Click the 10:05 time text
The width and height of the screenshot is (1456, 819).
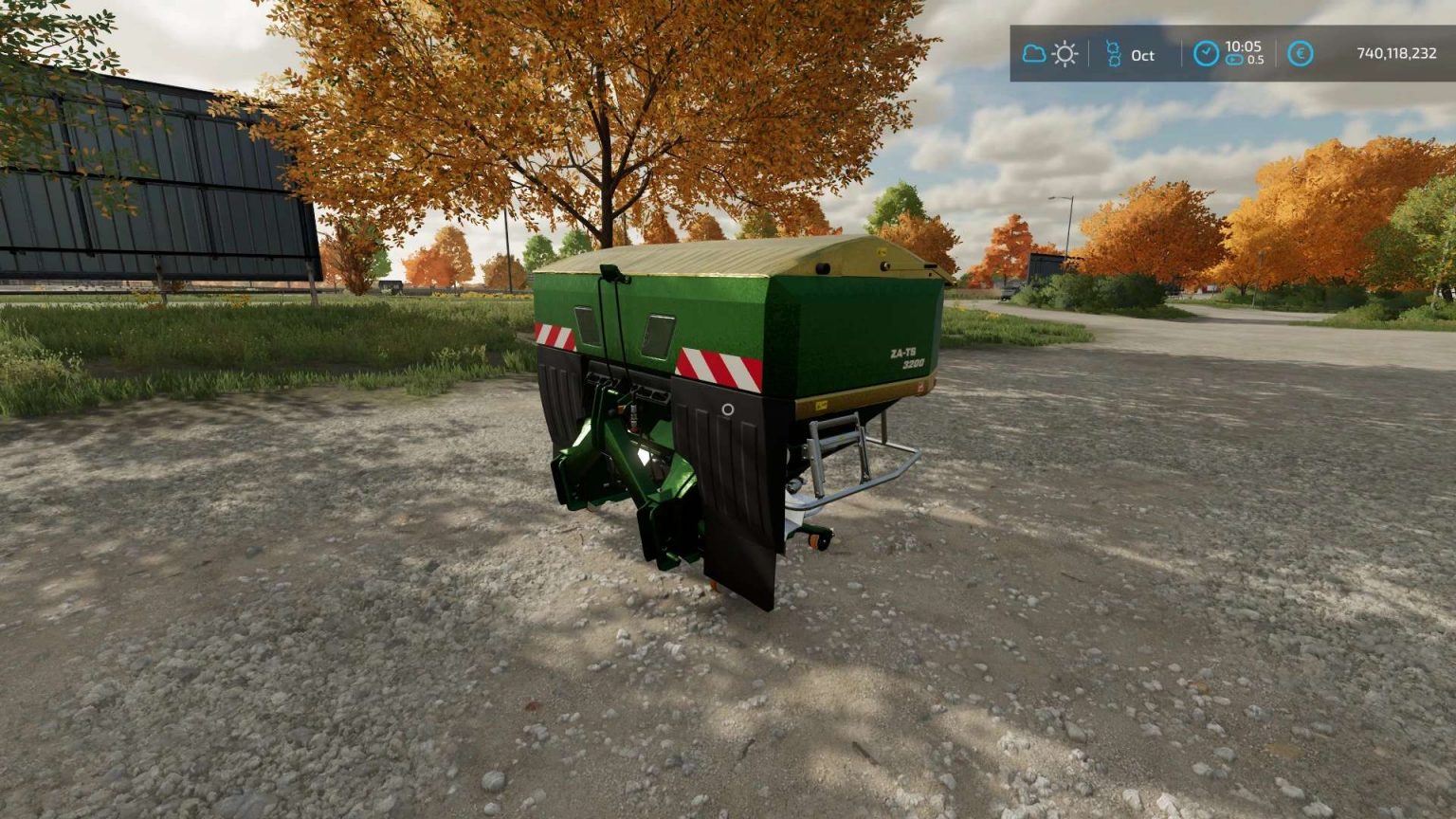[1245, 47]
